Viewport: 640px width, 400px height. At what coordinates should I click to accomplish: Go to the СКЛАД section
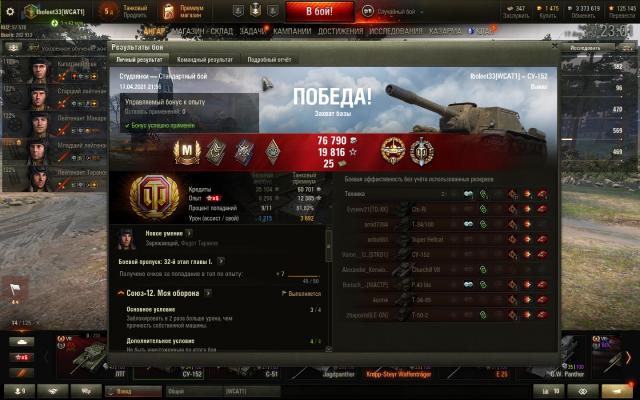point(222,31)
